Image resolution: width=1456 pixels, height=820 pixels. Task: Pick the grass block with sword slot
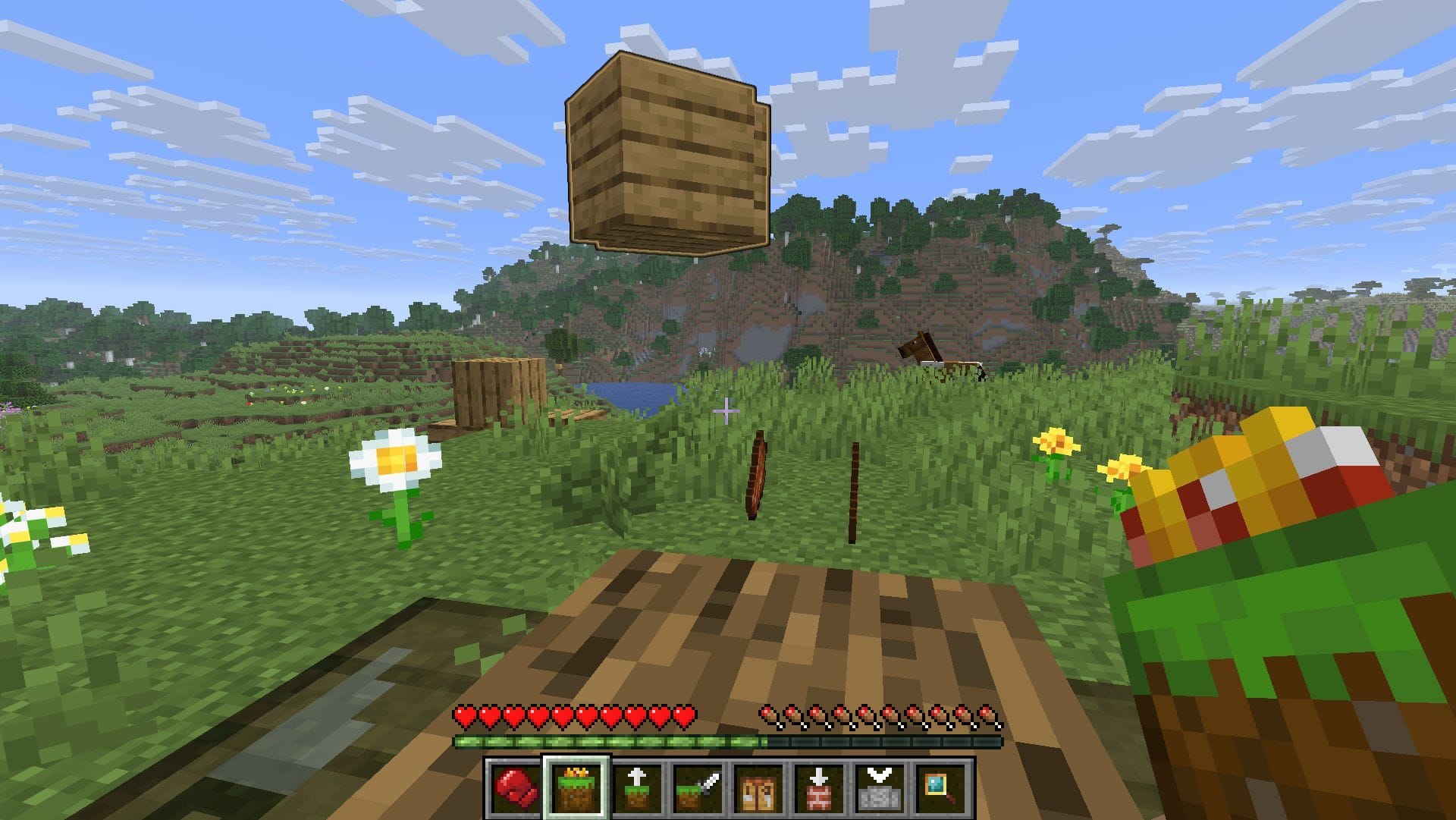coord(697,787)
